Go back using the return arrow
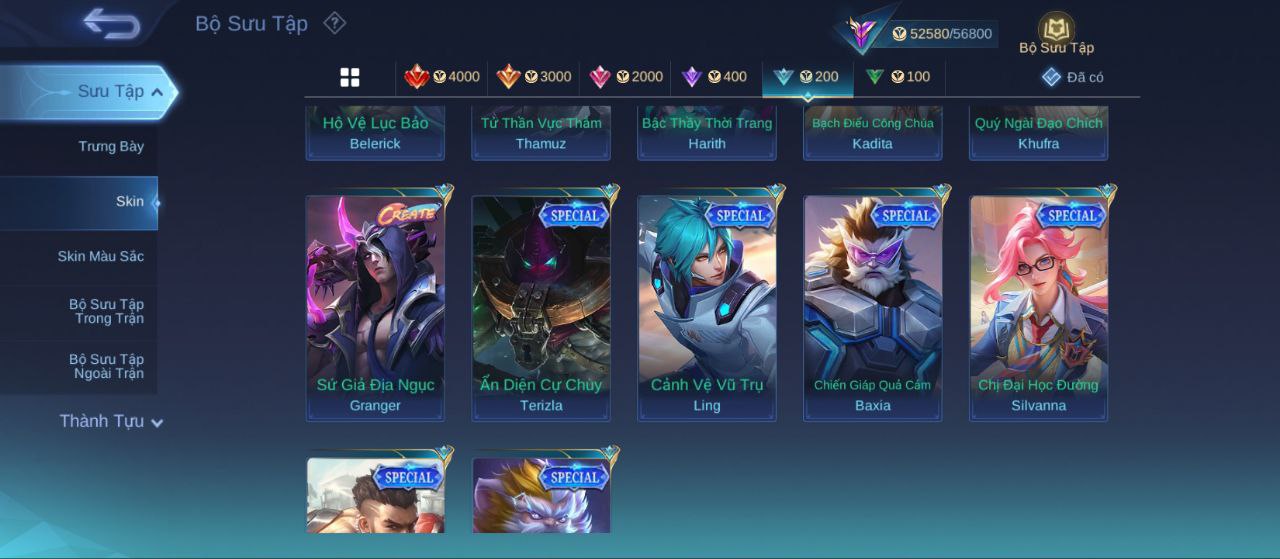 111,22
